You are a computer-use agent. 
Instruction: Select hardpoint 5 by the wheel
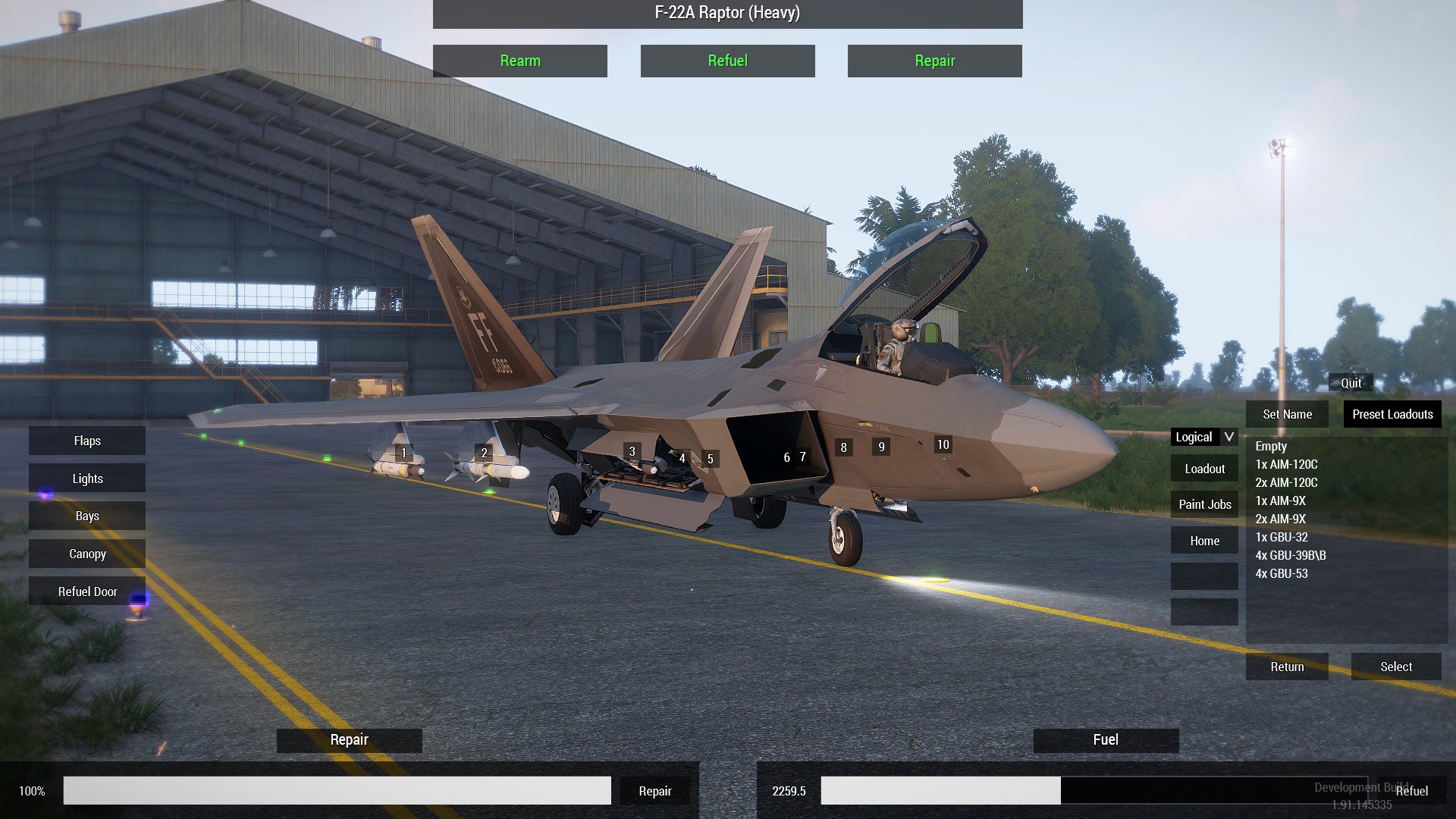click(710, 459)
